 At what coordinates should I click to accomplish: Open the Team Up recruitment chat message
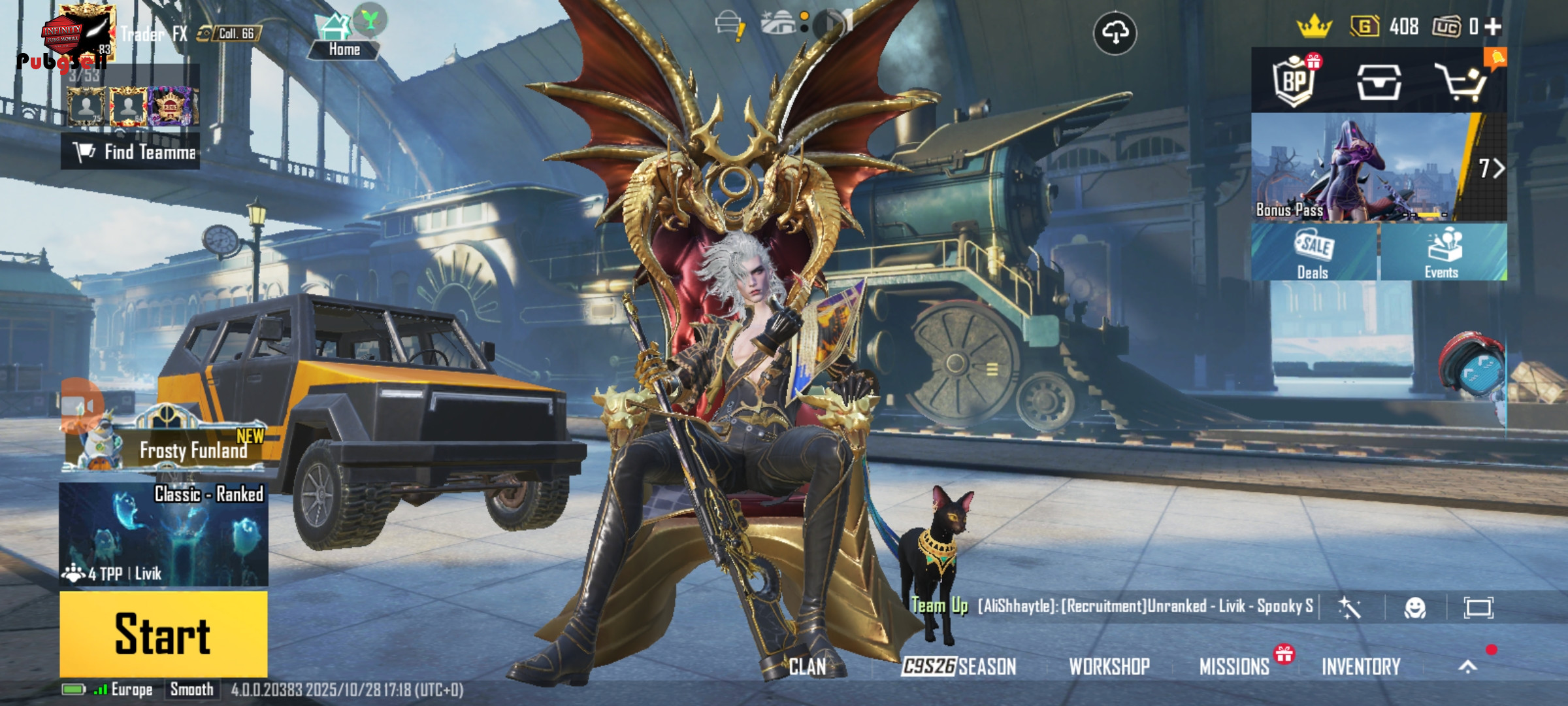click(1143, 606)
